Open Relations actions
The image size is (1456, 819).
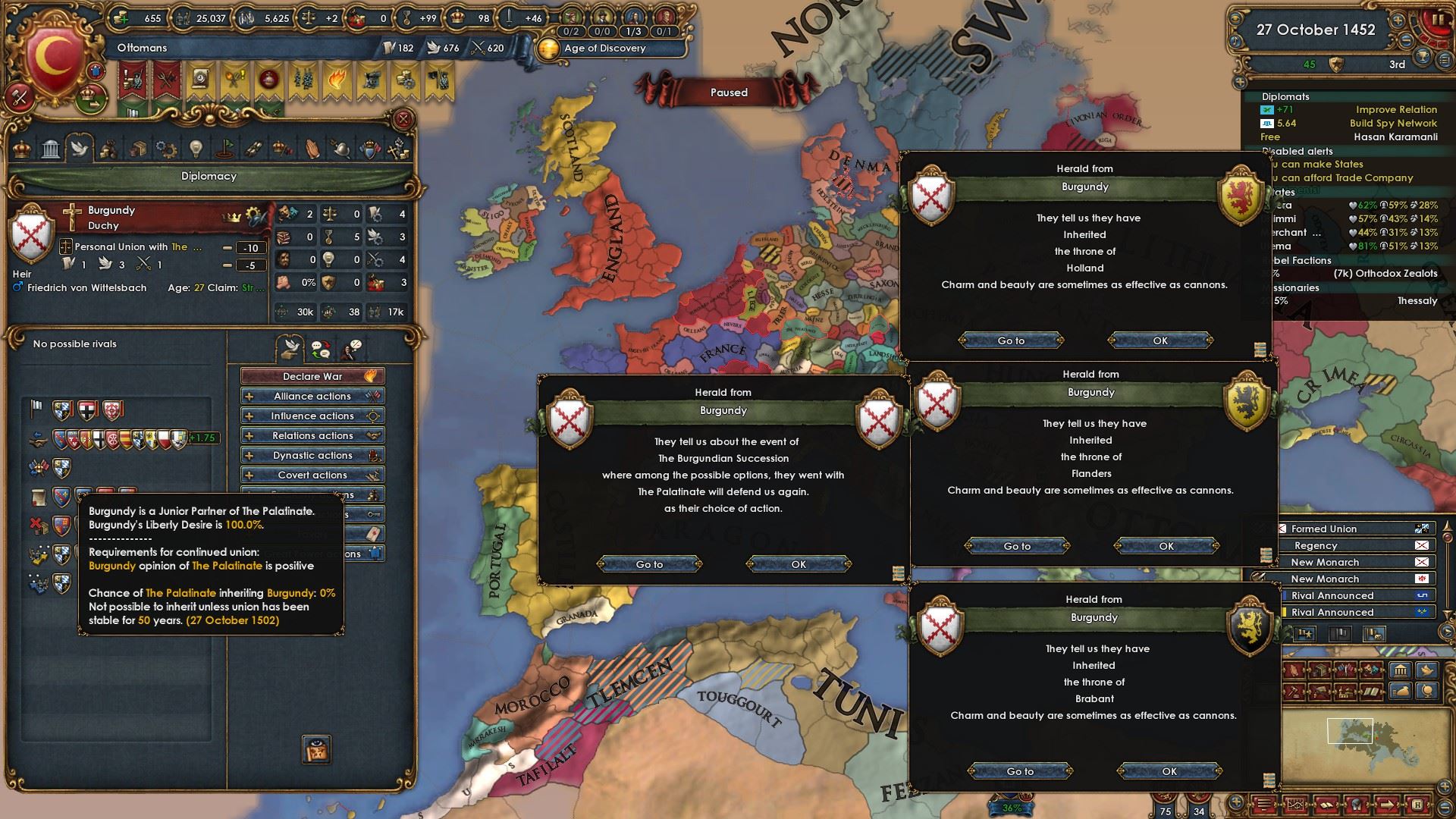[312, 435]
